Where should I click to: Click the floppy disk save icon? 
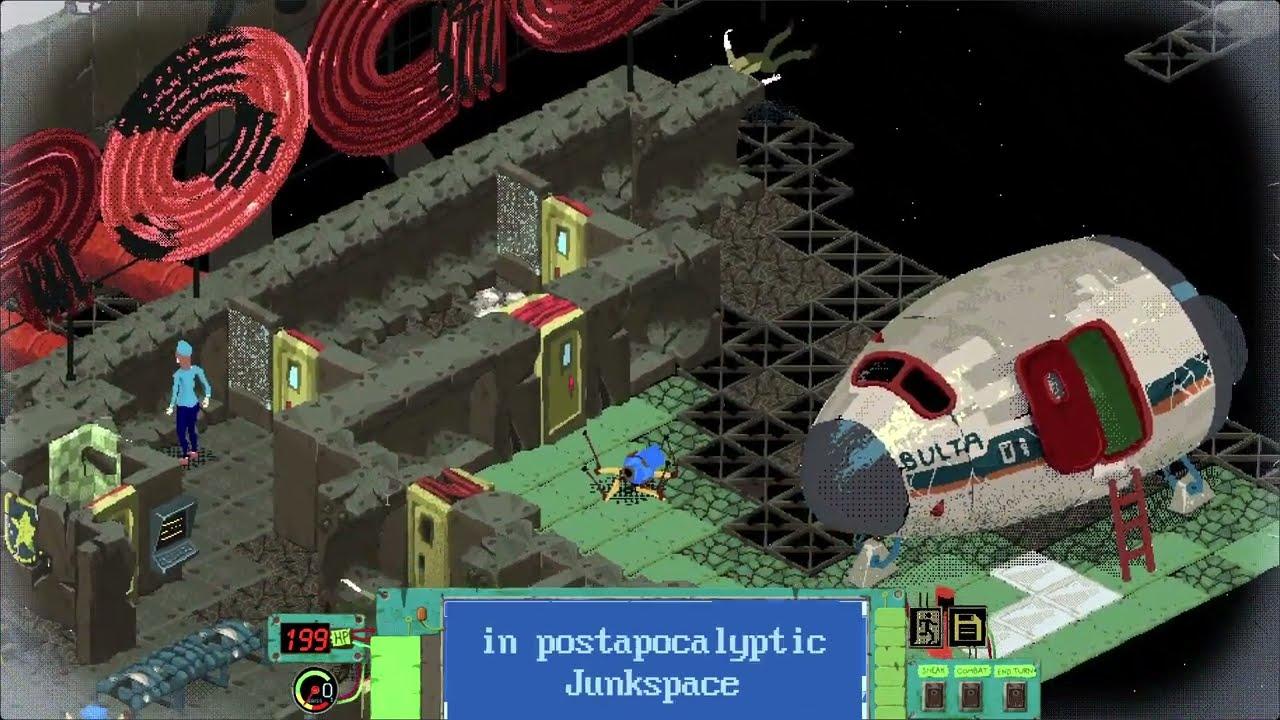(x=966, y=627)
